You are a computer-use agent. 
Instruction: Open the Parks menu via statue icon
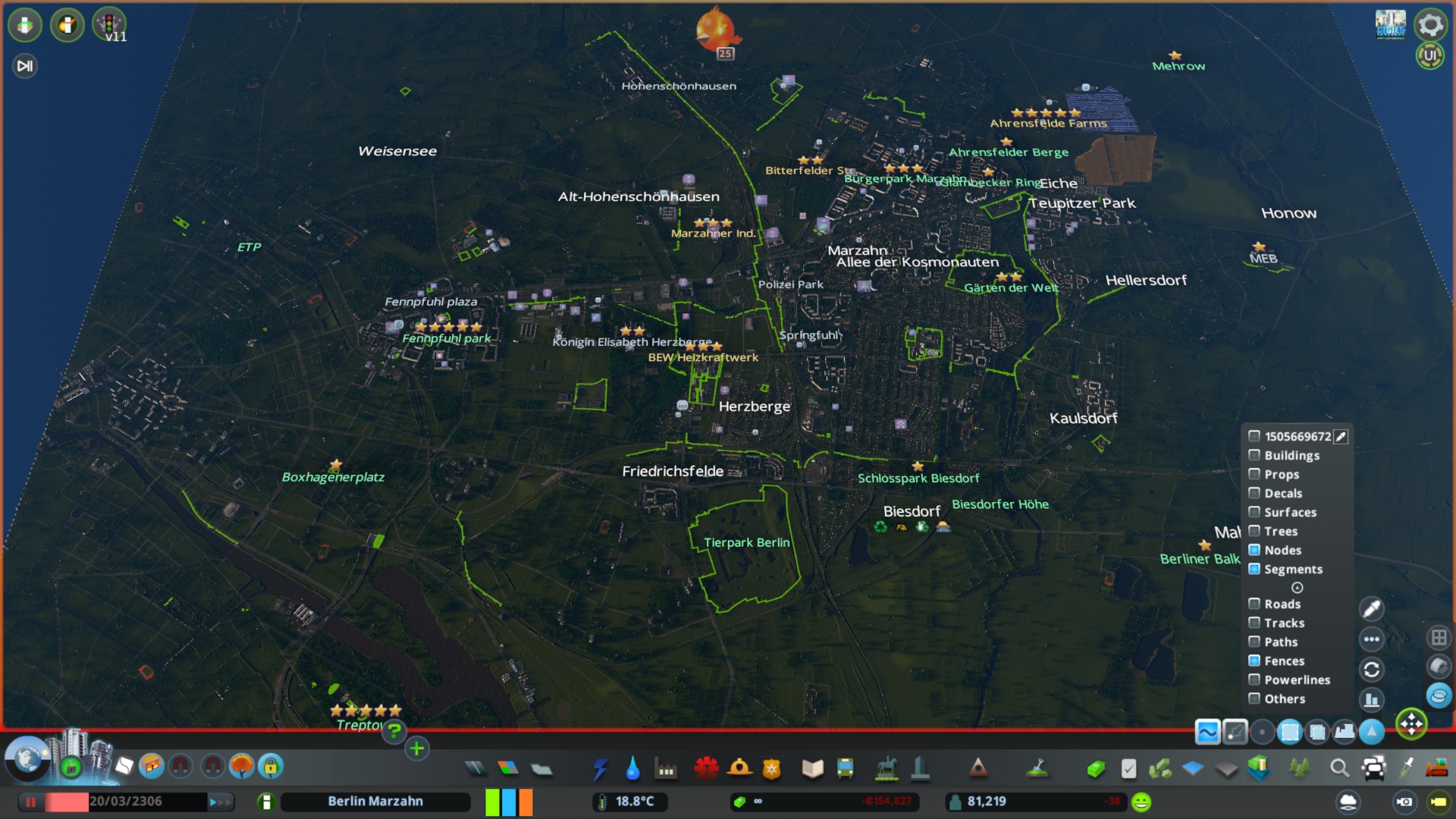point(887,768)
